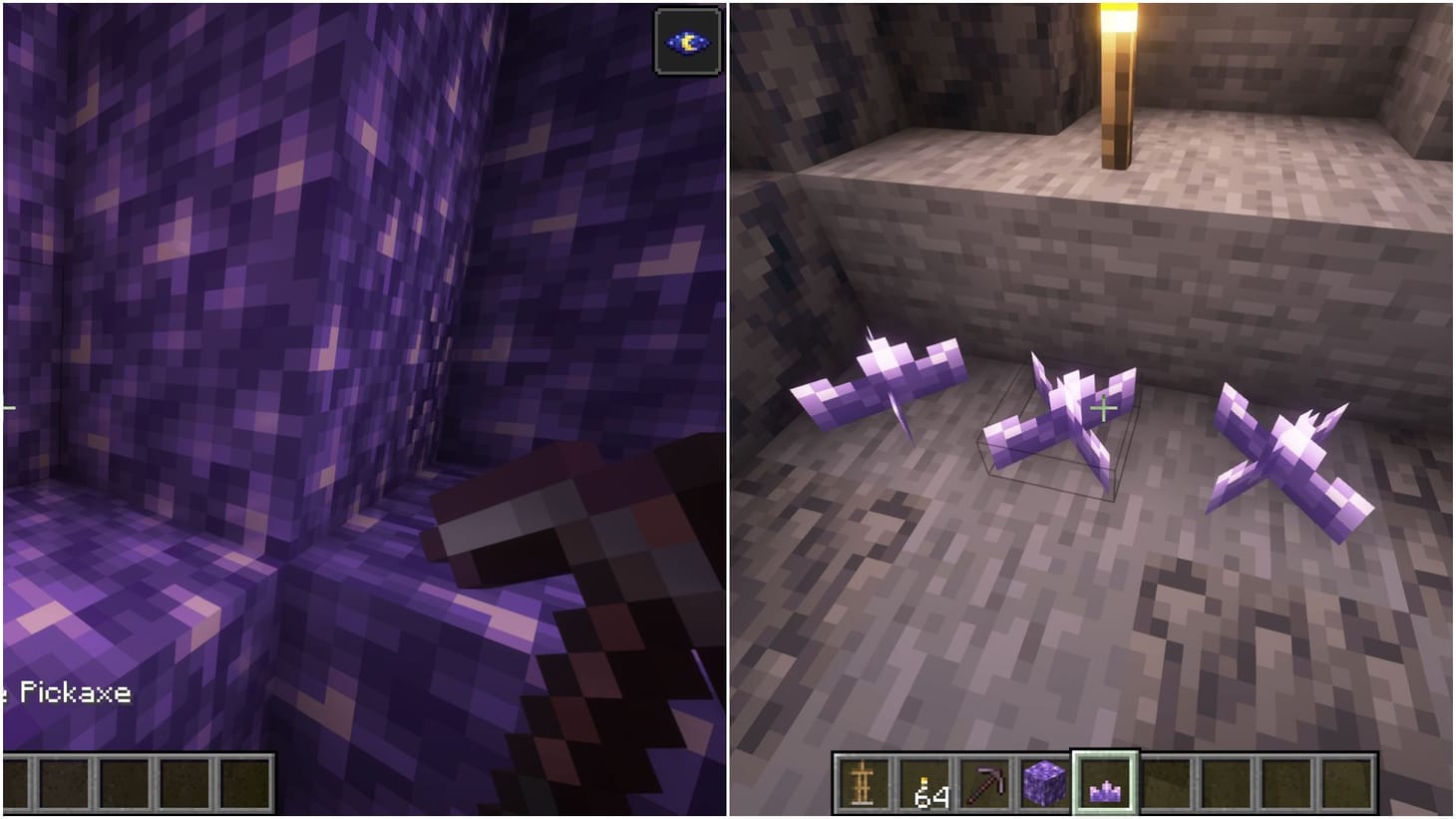
Task: Click the crosshair near the middle cluster
Action: pos(1103,408)
